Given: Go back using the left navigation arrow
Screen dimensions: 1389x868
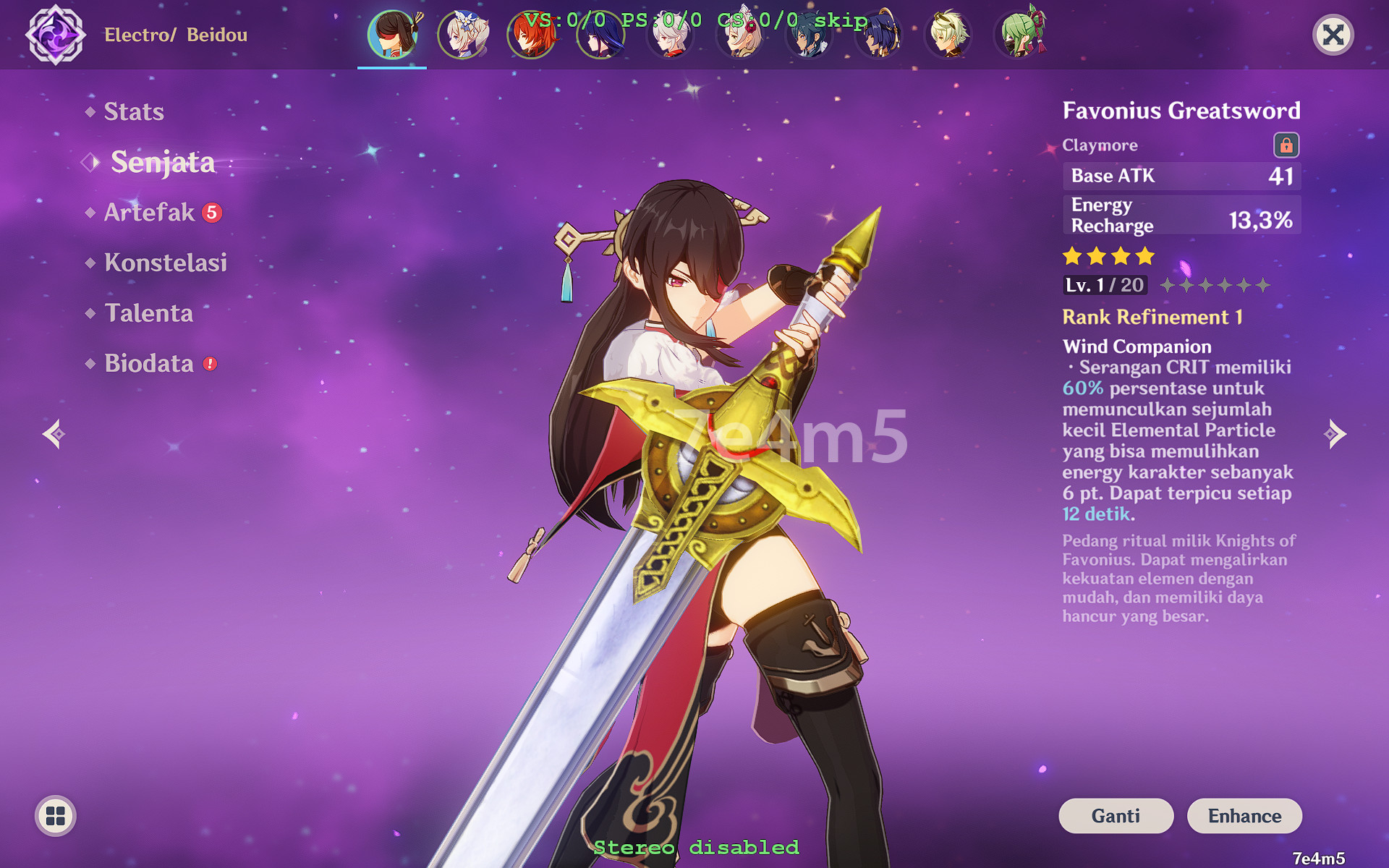Looking at the screenshot, I should (x=54, y=434).
